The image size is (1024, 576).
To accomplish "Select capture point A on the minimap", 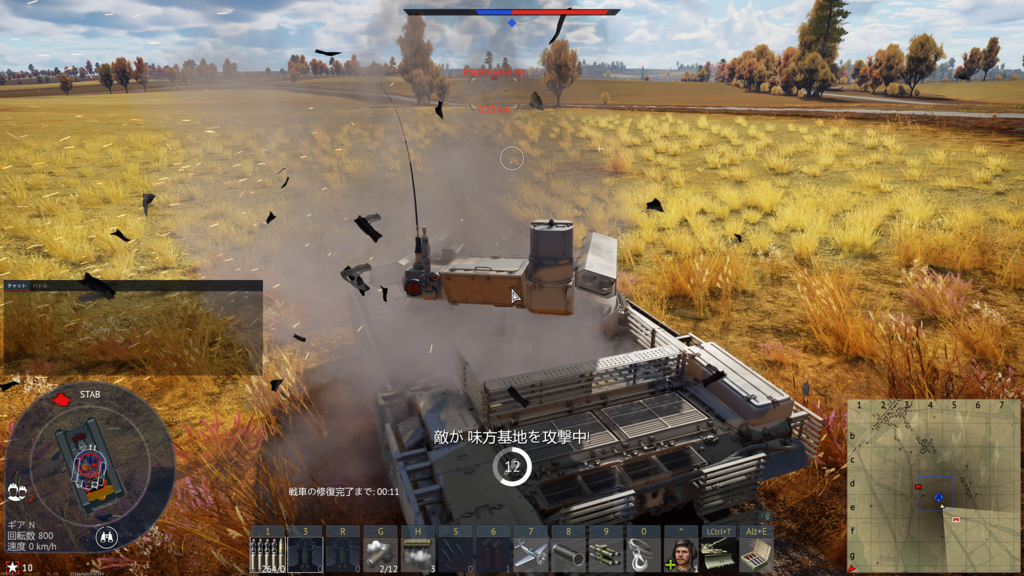I will pos(939,497).
